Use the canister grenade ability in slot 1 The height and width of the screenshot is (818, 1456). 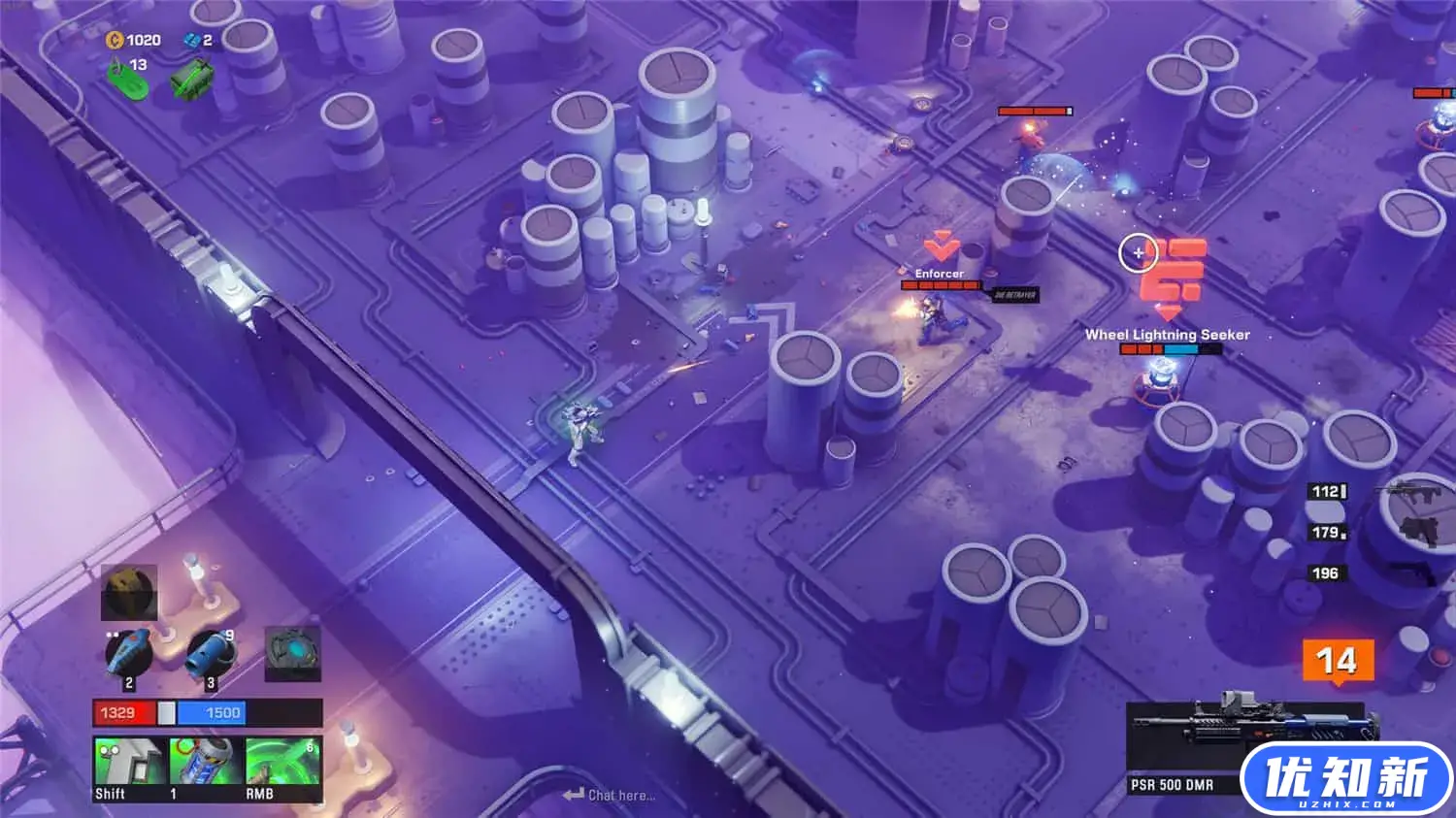(x=206, y=767)
